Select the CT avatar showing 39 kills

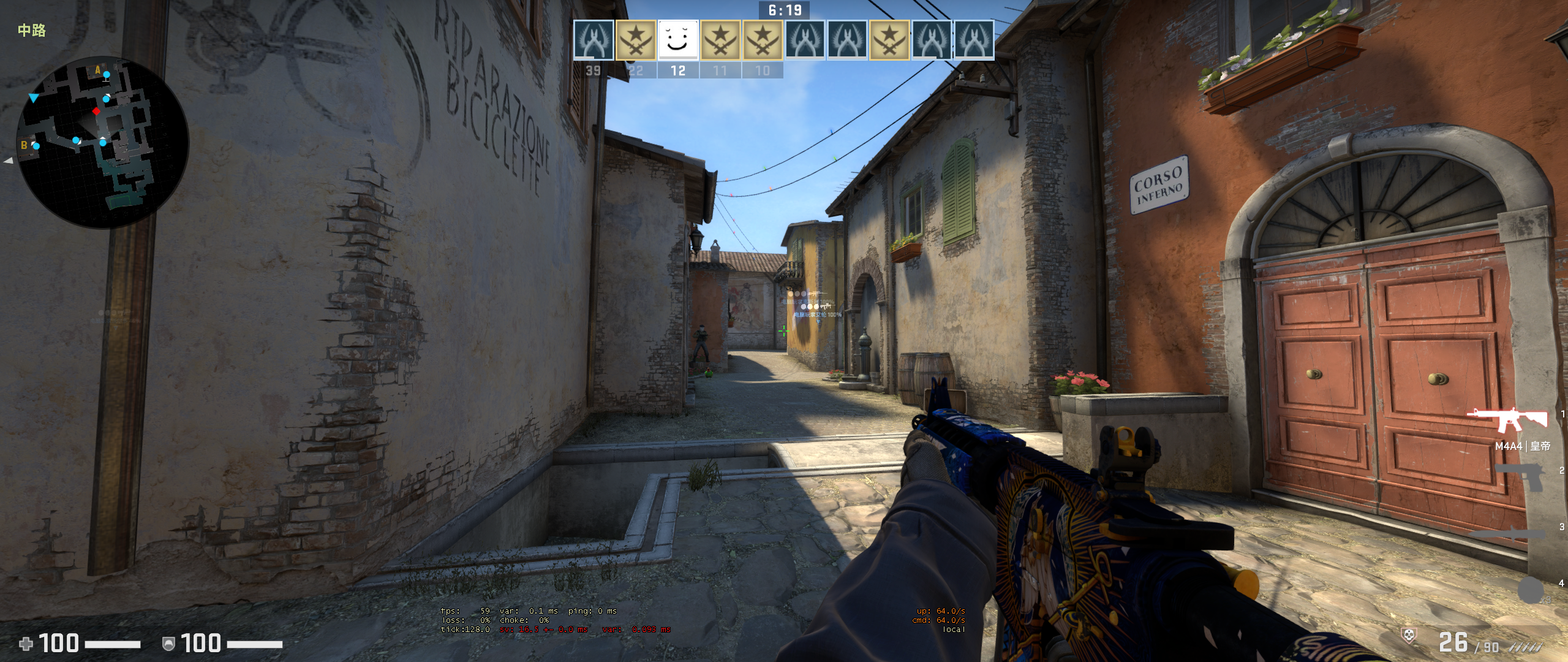592,40
